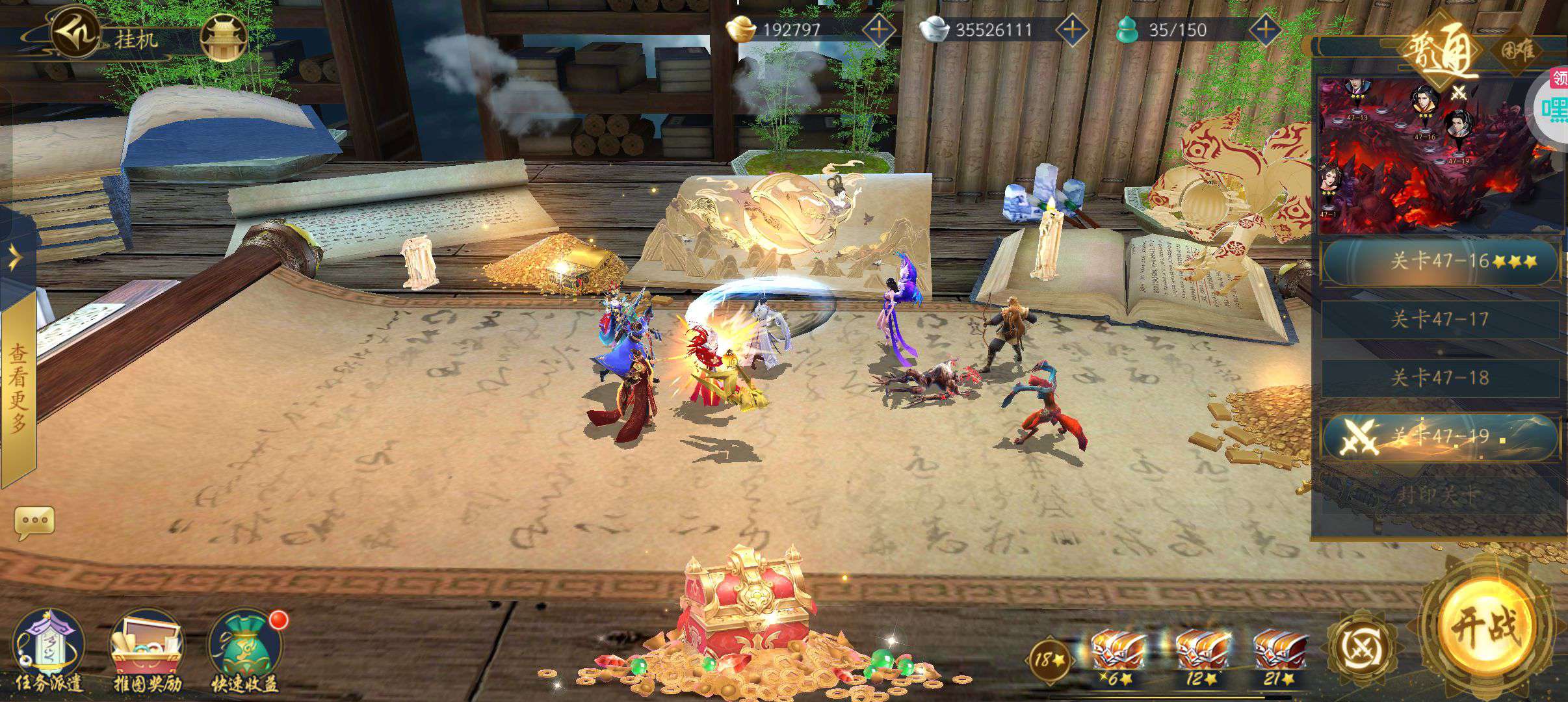Add silver ingots with the plus button

(1072, 29)
